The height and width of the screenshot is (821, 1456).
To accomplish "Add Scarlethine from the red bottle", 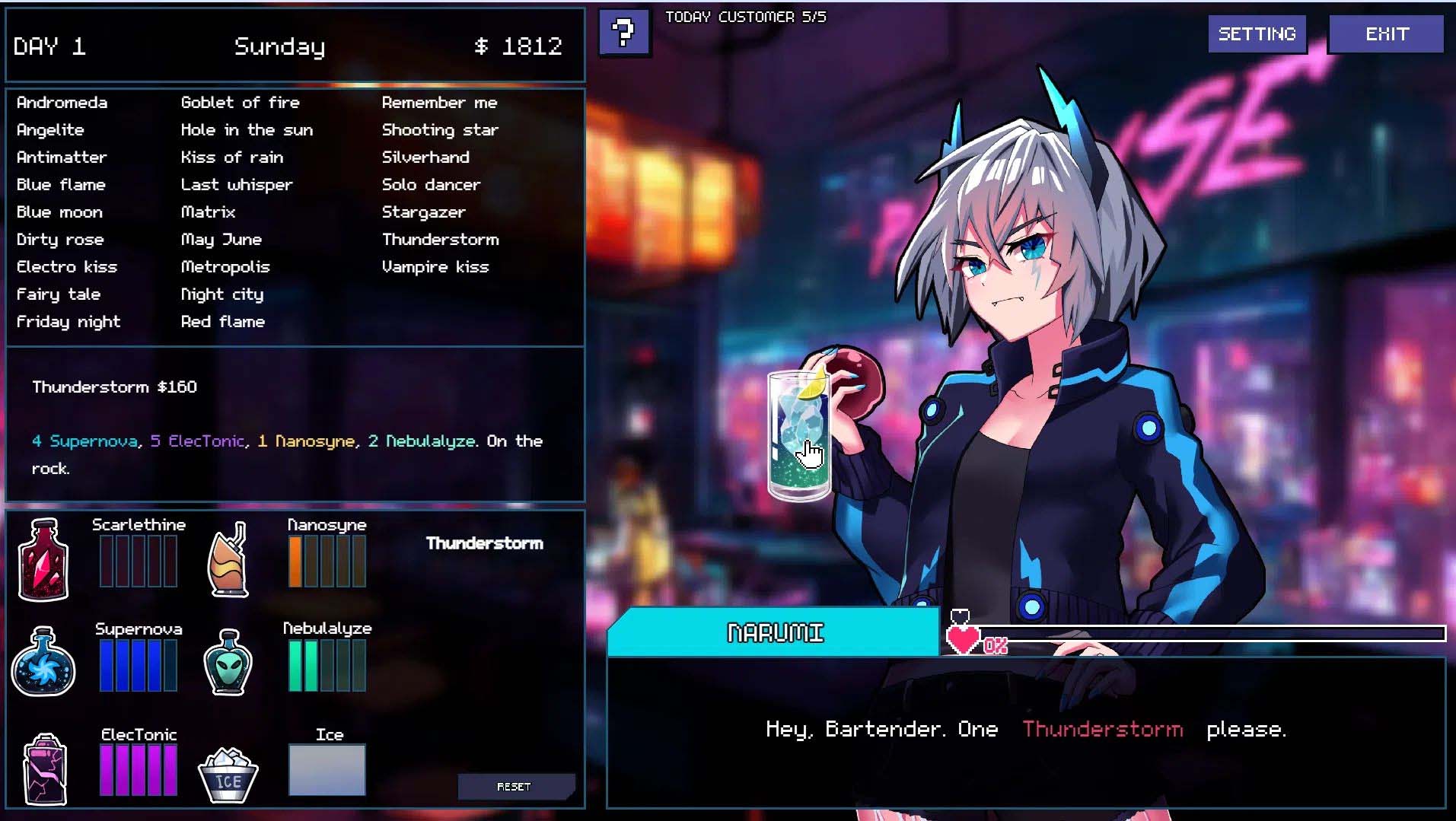I will pyautogui.click(x=44, y=559).
